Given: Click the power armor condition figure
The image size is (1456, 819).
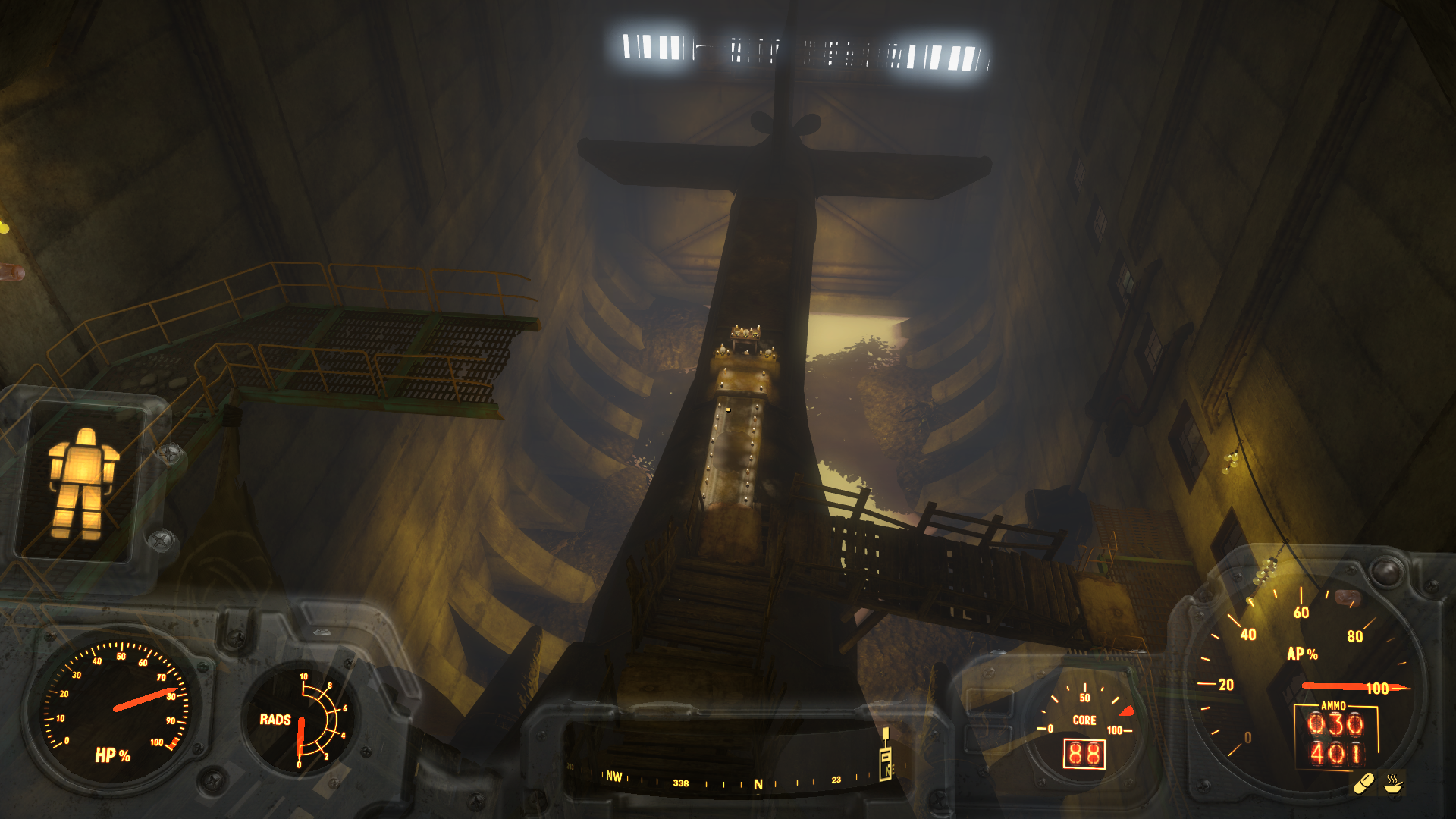Looking at the screenshot, I should [x=82, y=484].
